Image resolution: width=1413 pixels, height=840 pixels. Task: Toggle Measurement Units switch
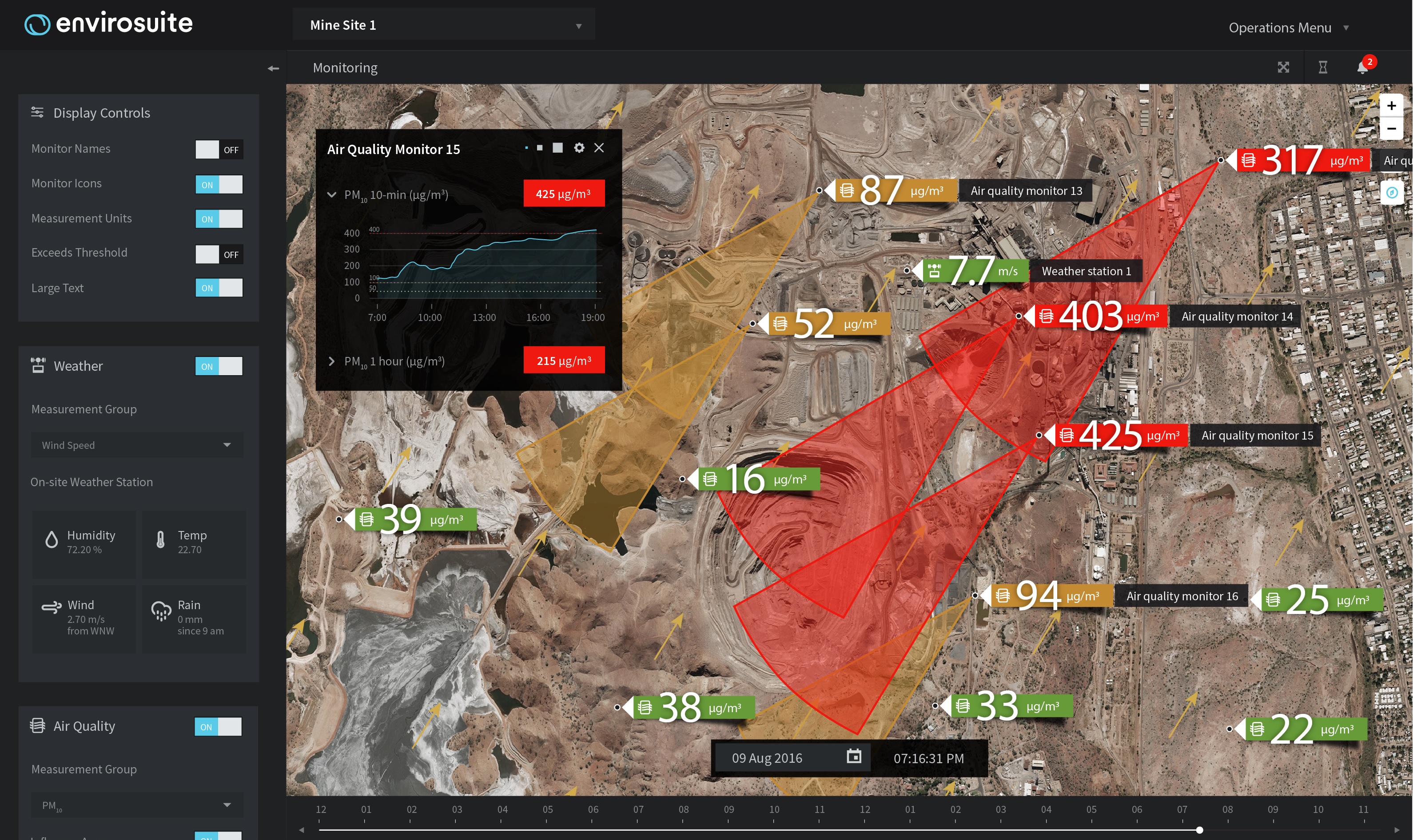(219, 219)
